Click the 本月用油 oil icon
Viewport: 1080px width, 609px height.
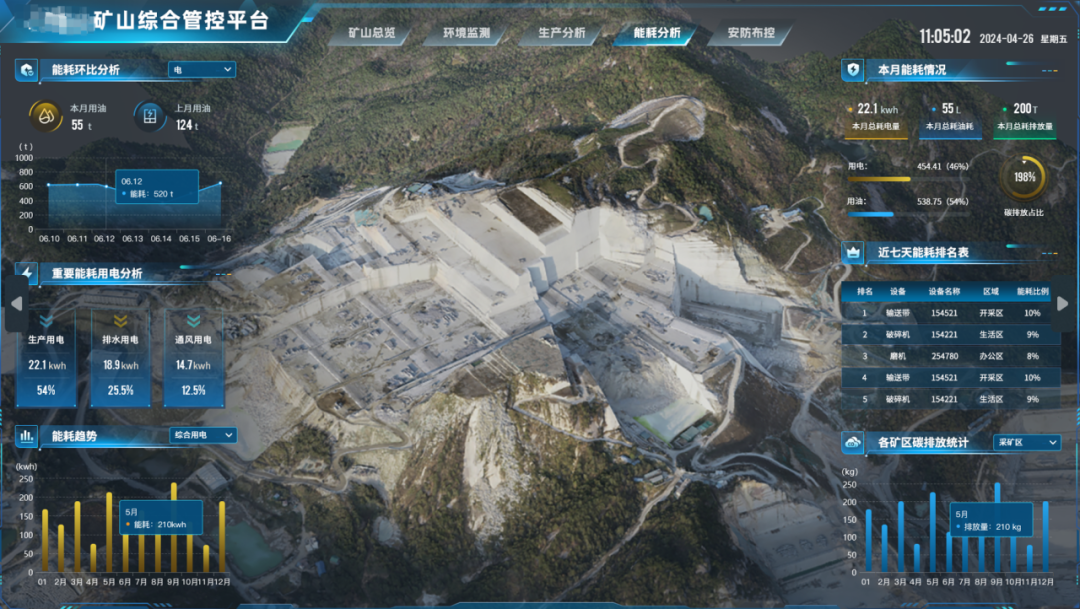46,116
